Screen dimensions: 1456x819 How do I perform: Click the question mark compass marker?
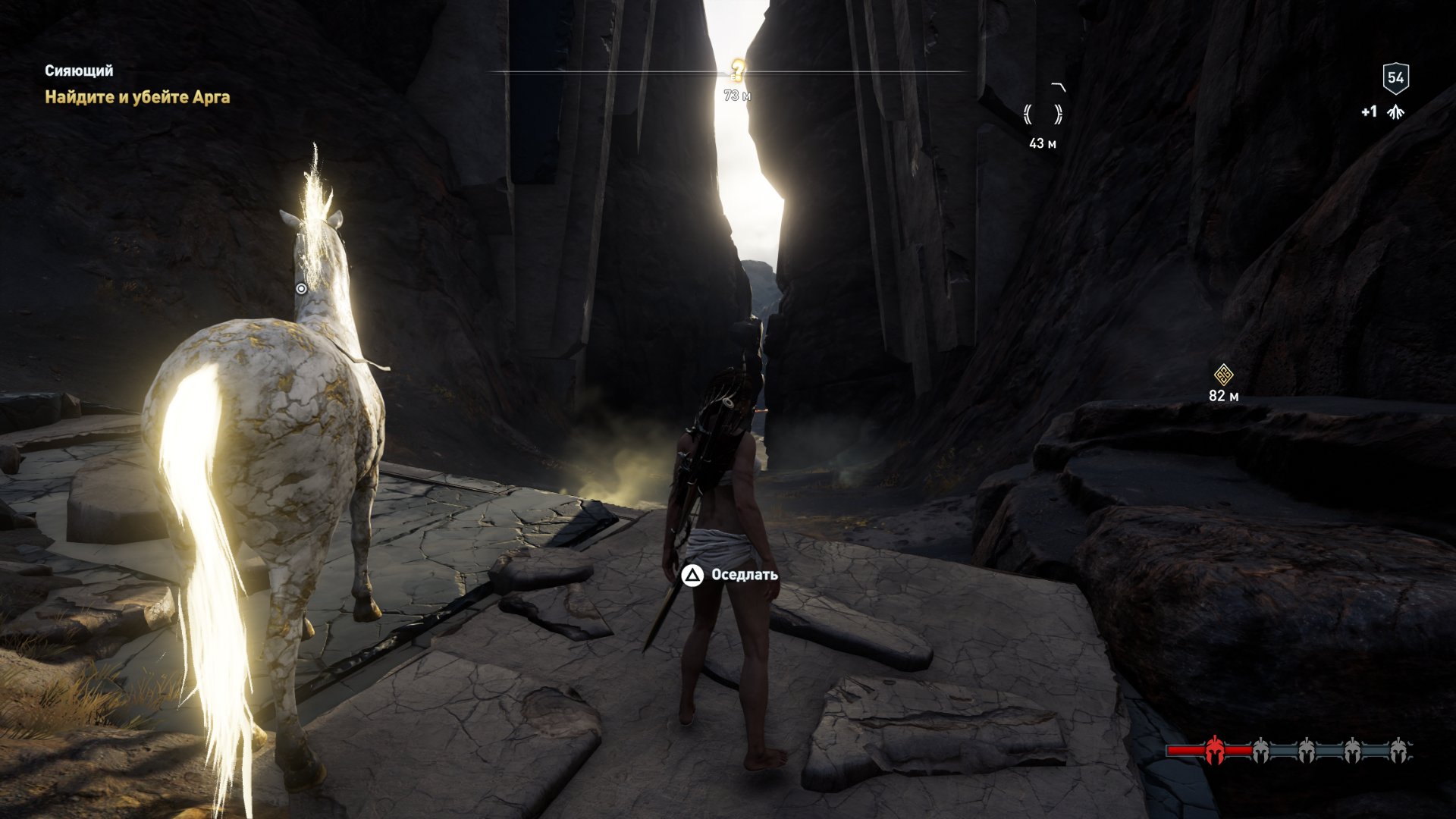737,71
